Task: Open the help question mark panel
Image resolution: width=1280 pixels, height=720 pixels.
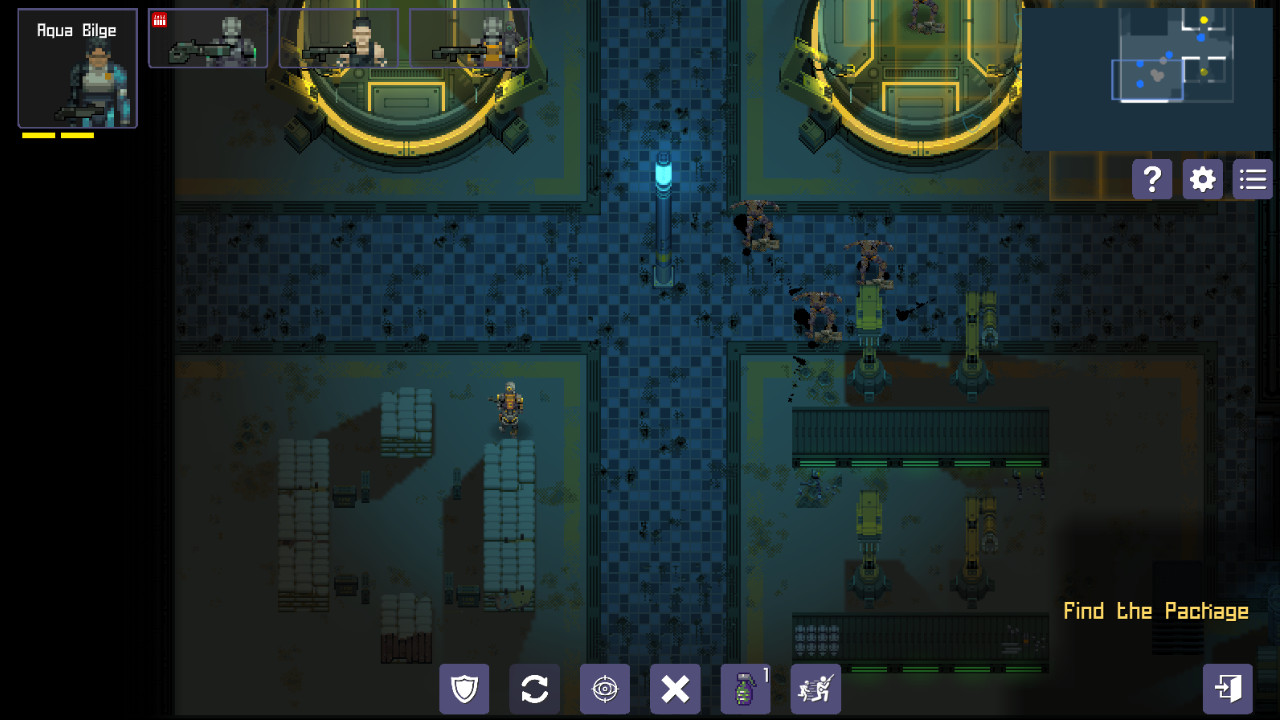Action: click(1152, 179)
